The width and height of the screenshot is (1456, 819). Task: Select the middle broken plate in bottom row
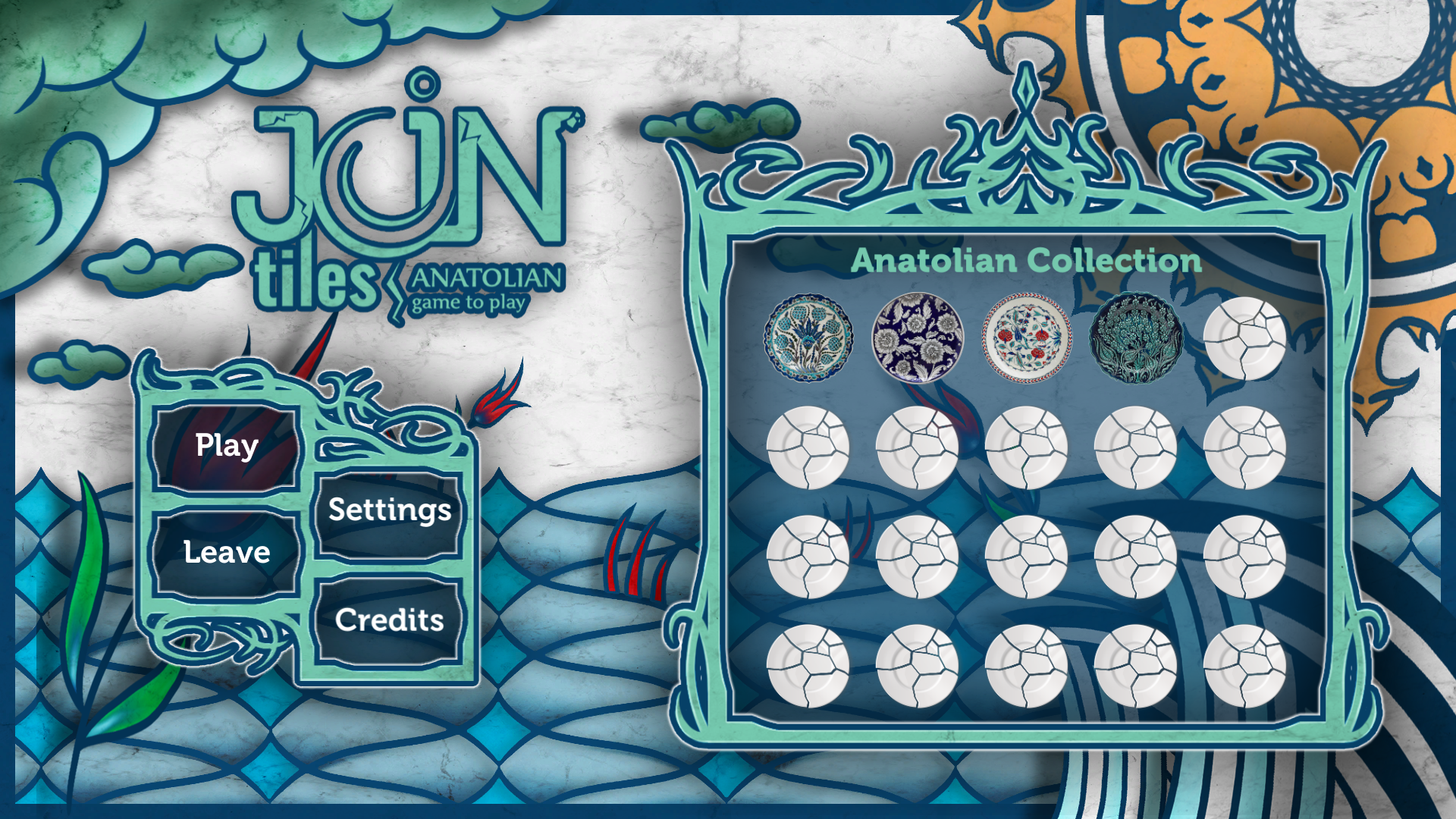pos(1028,667)
